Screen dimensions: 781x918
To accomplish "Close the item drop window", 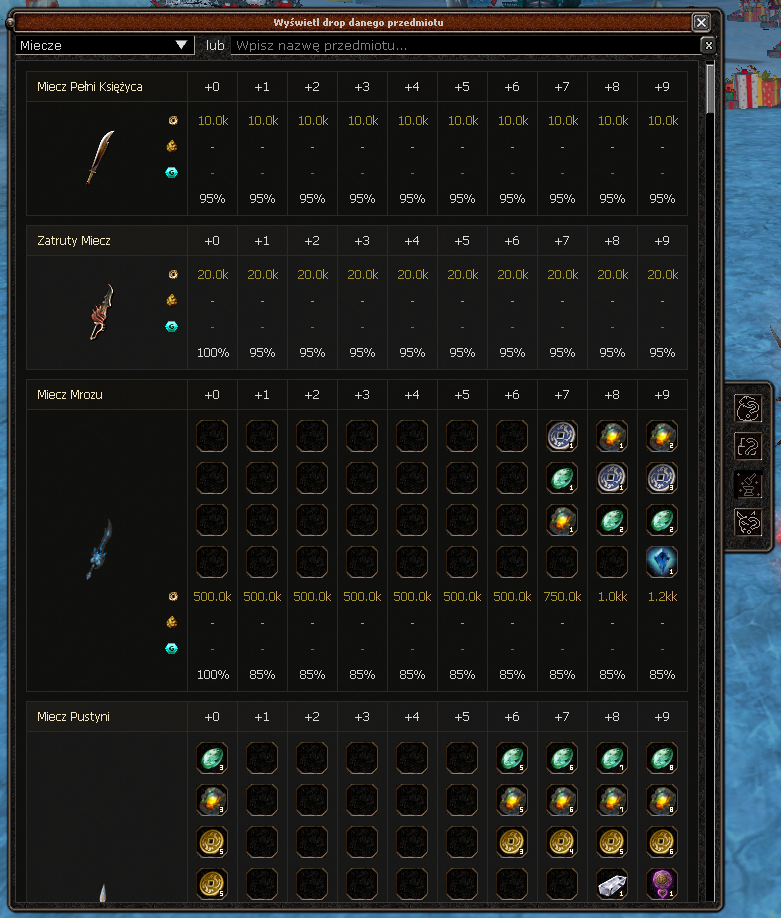I will [x=701, y=22].
